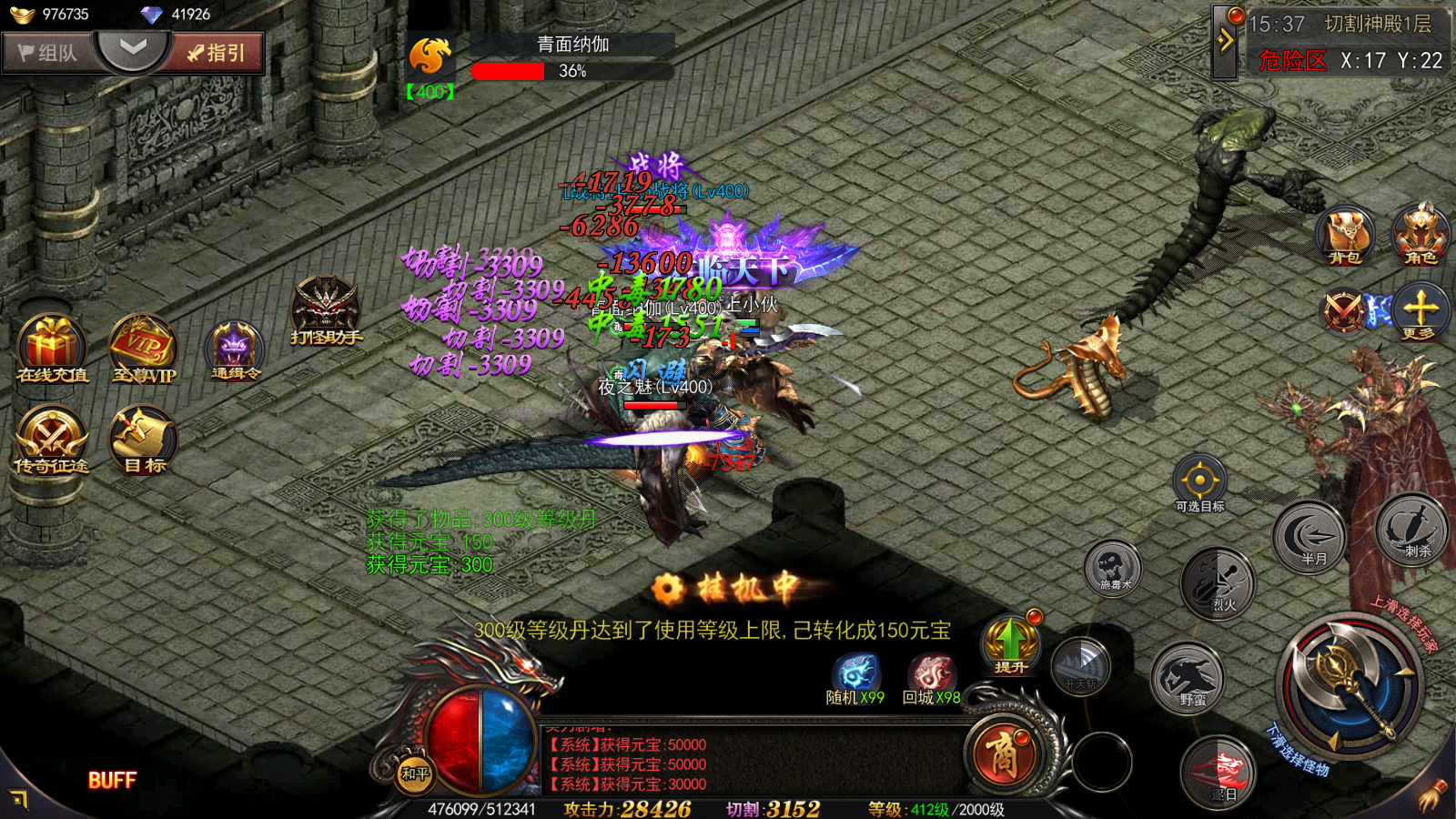The width and height of the screenshot is (1456, 819).
Task: Open the 背包 backpack
Action: tap(1345, 235)
